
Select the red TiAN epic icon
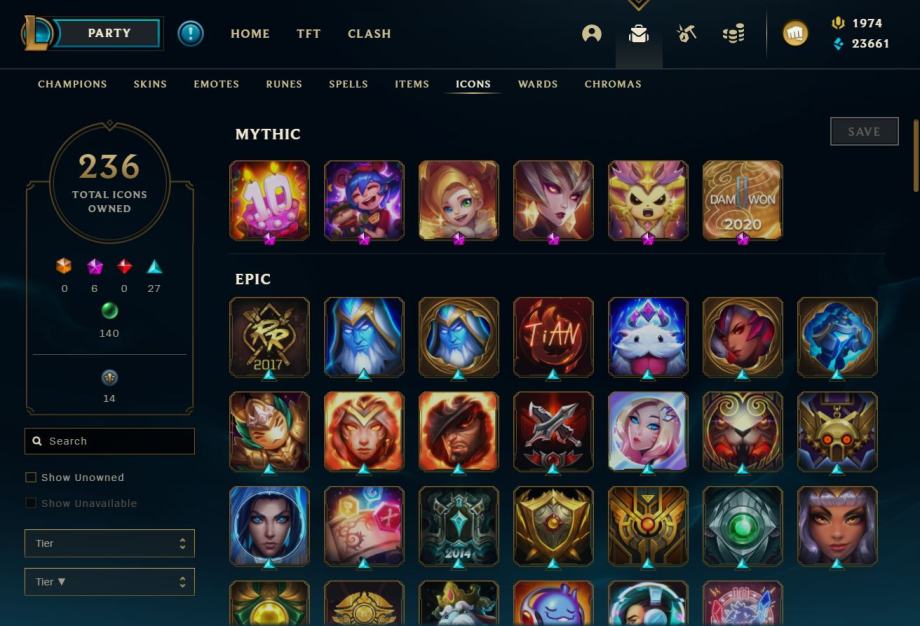(553, 336)
